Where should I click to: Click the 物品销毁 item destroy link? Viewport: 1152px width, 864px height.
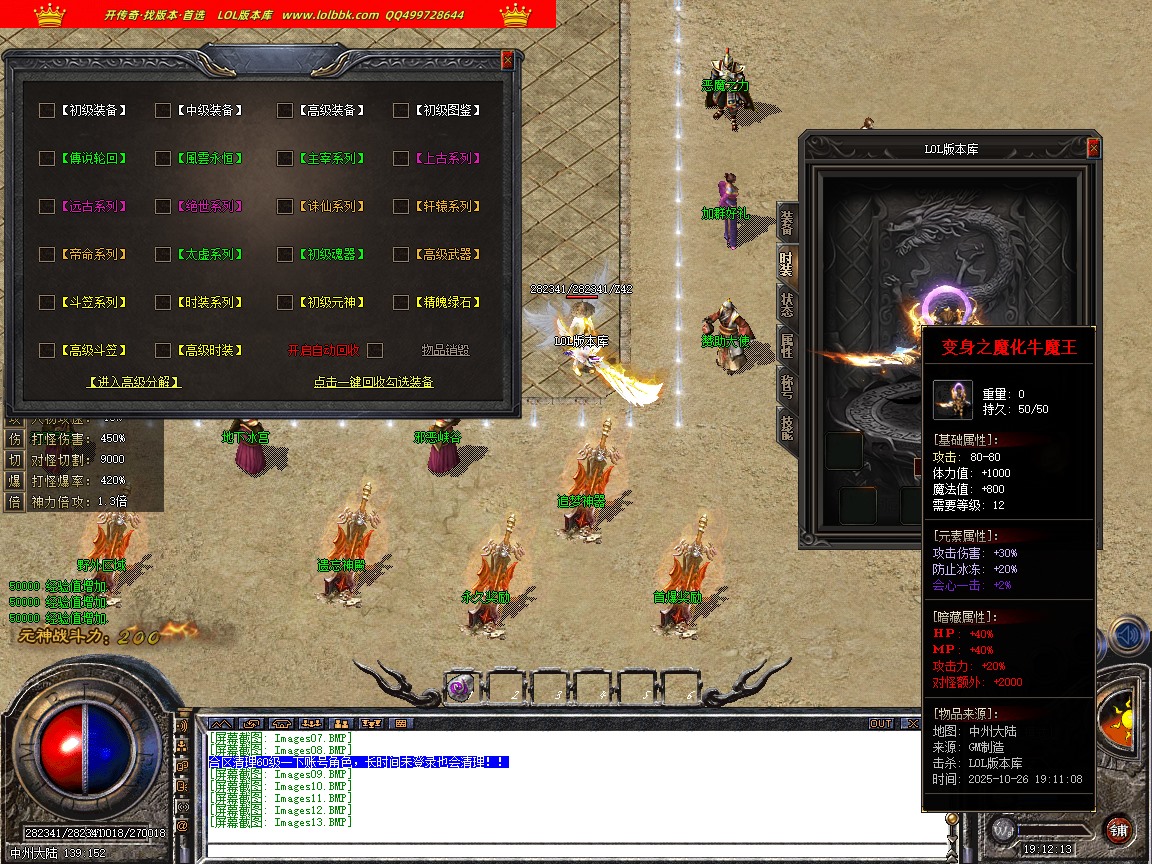click(x=445, y=350)
